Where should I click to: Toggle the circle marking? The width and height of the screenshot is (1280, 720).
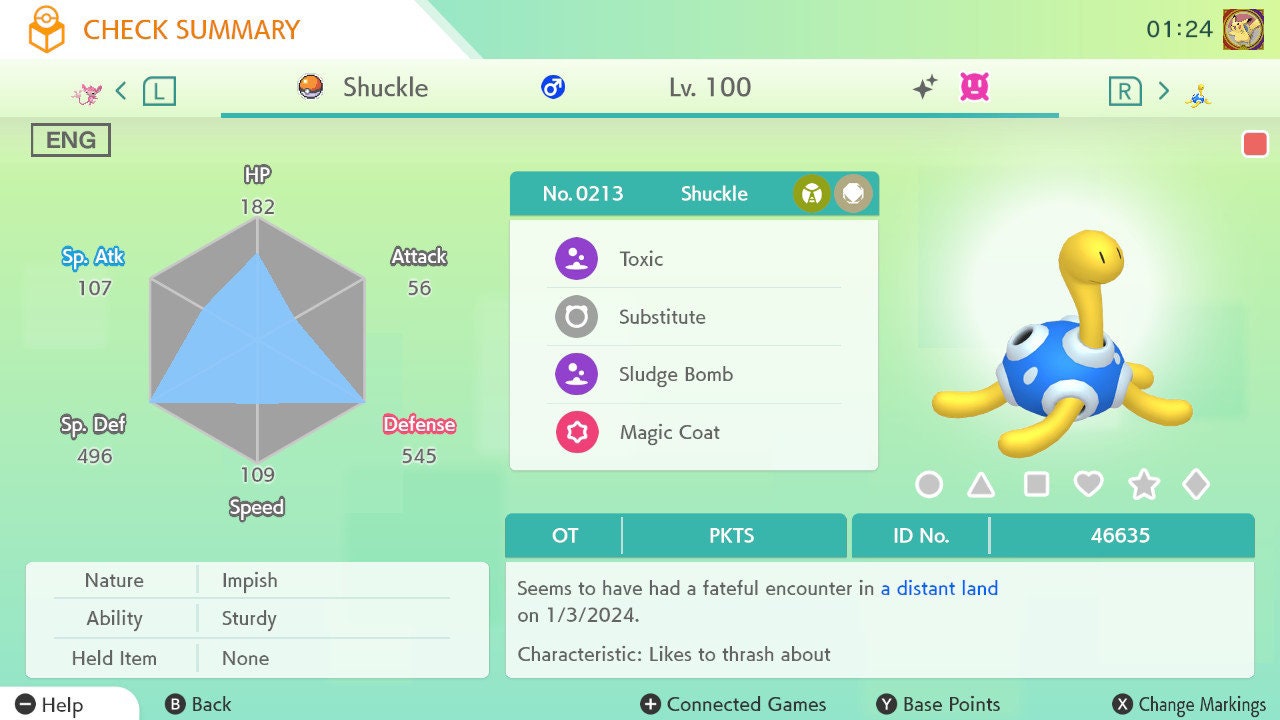(x=929, y=485)
